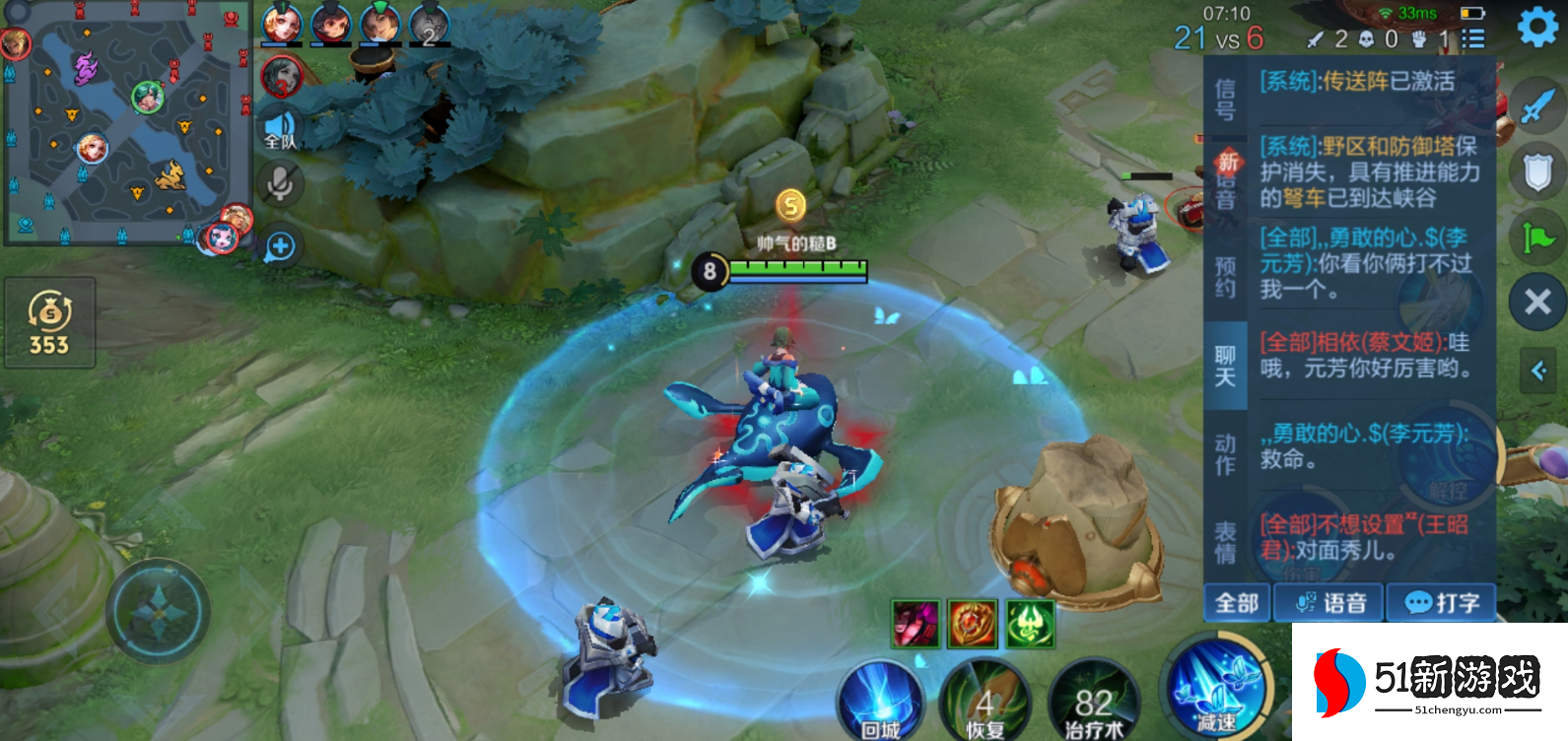This screenshot has width=1568, height=741.
Task: Send the green flag gather signal
Action: point(1537,237)
